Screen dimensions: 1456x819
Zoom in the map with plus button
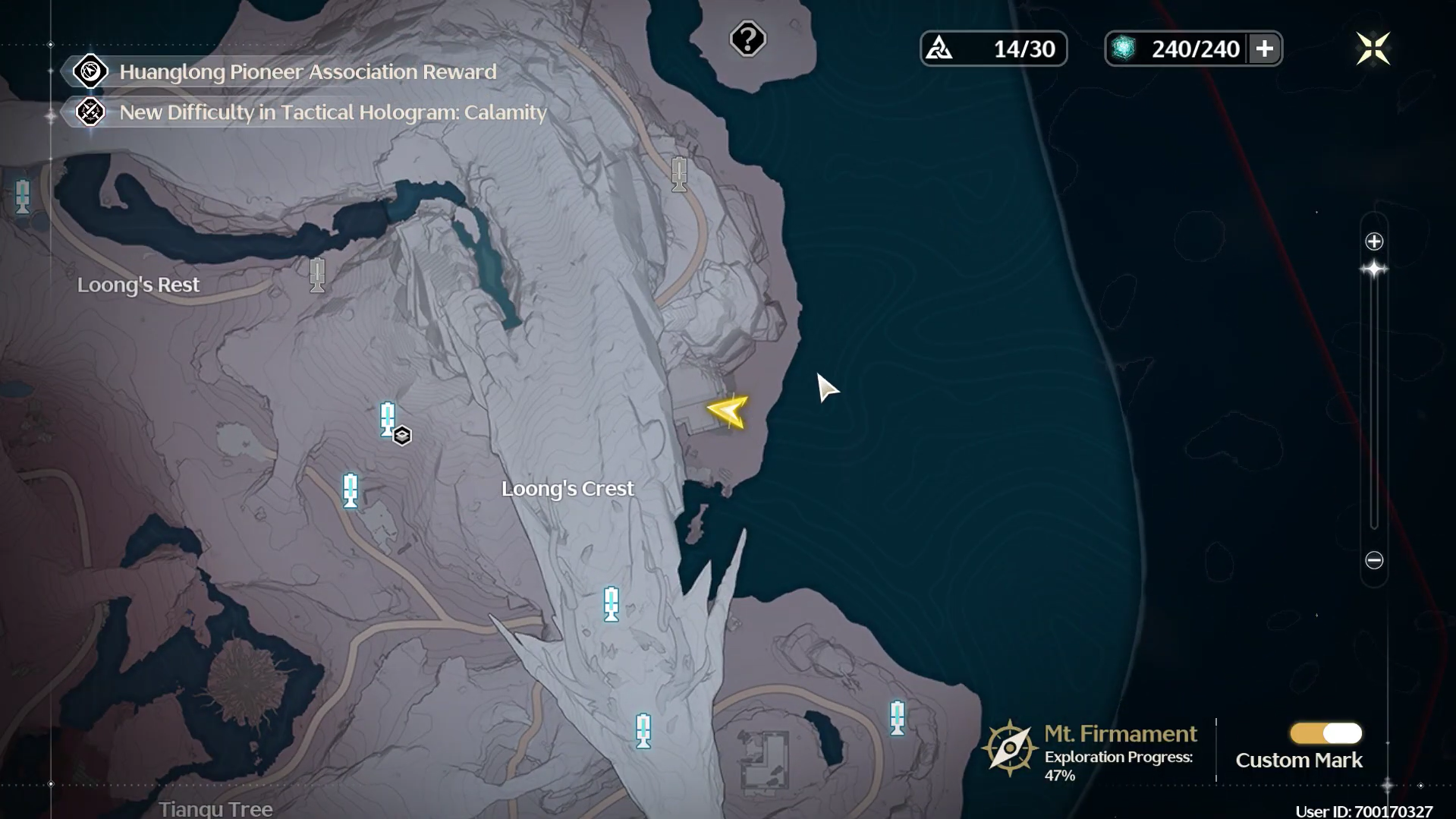click(x=1374, y=242)
